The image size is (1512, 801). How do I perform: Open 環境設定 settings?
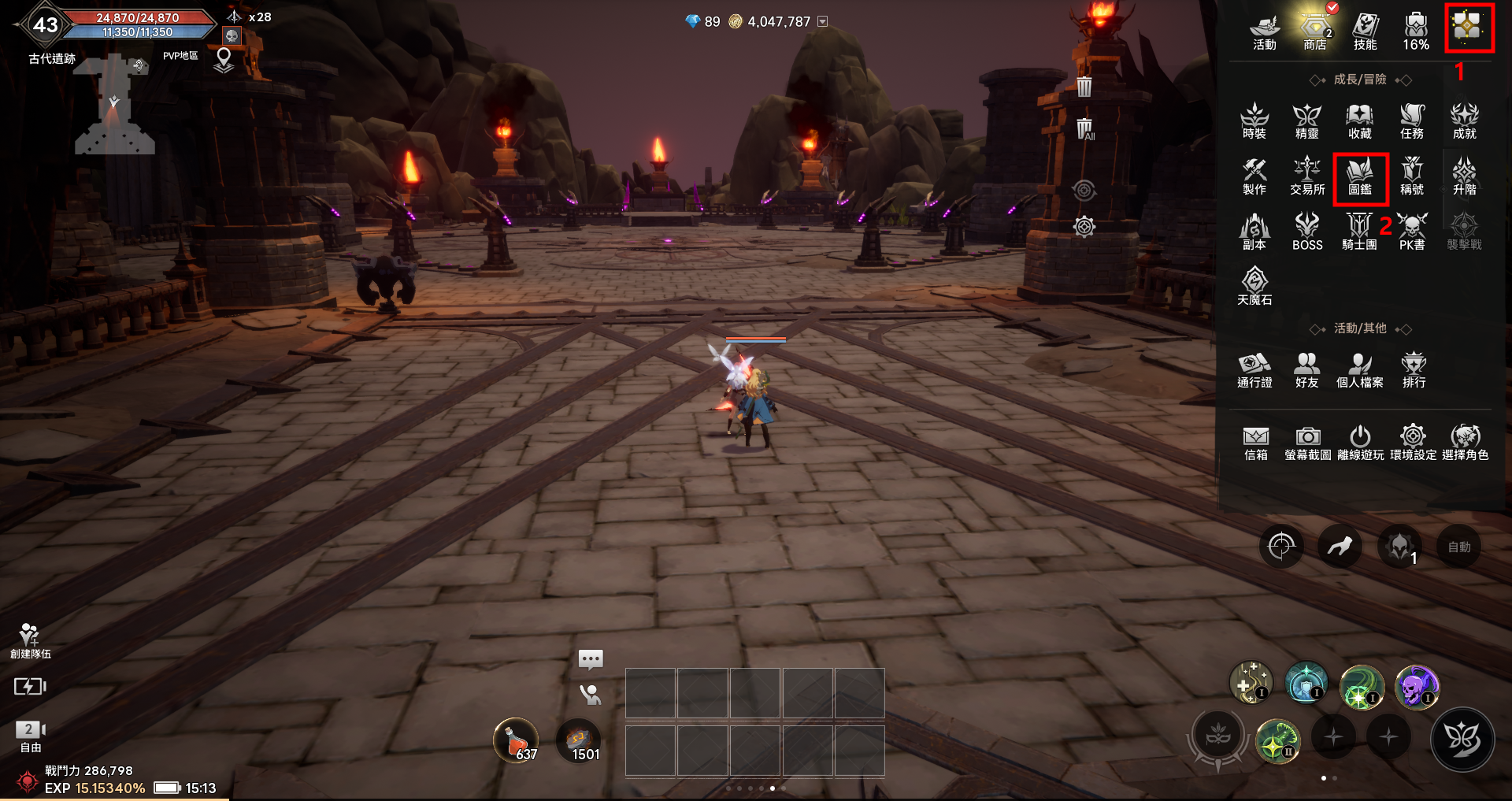pos(1413,443)
